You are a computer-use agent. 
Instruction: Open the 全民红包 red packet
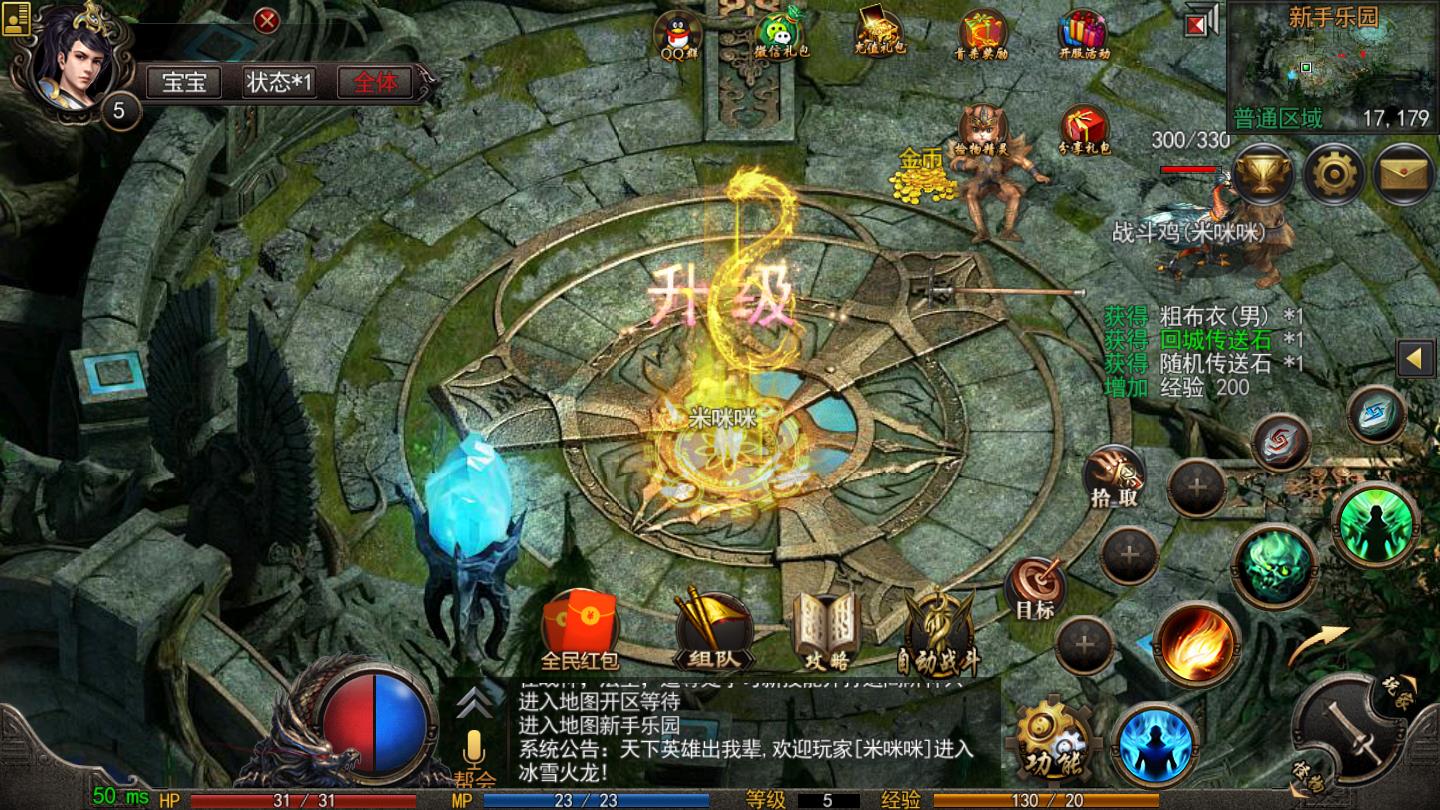[x=578, y=629]
